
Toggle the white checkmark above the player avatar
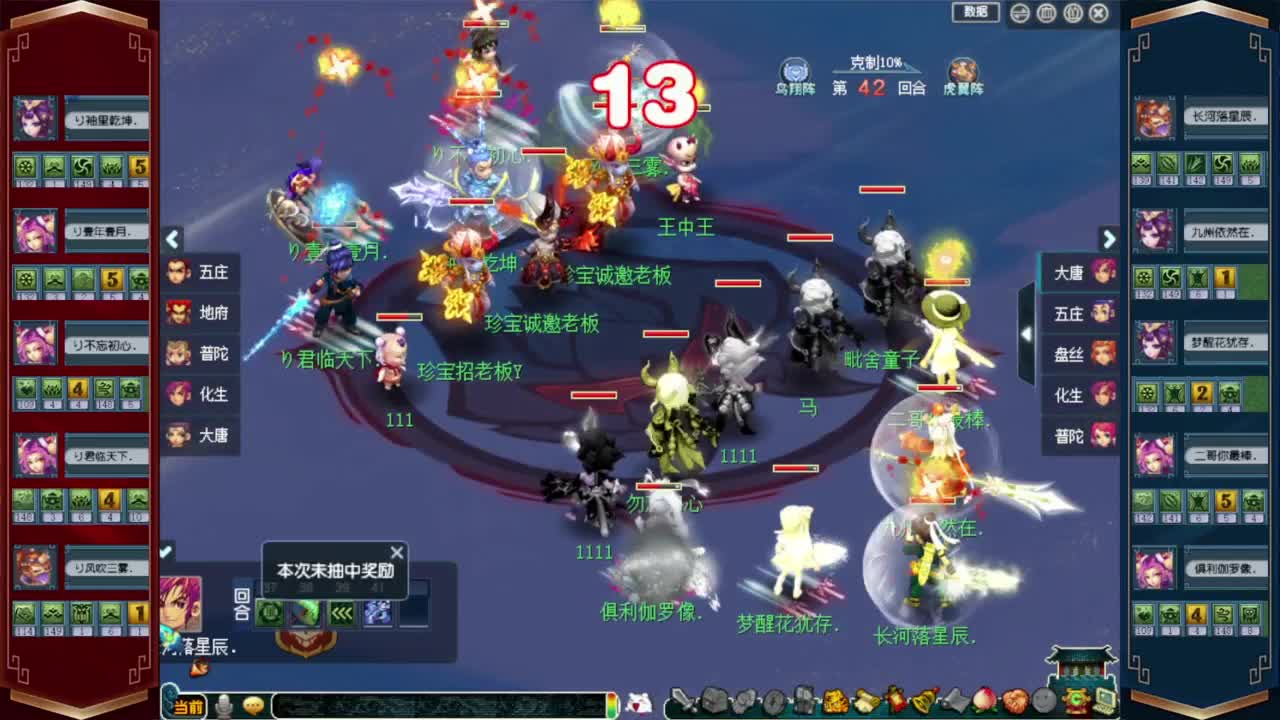[166, 550]
